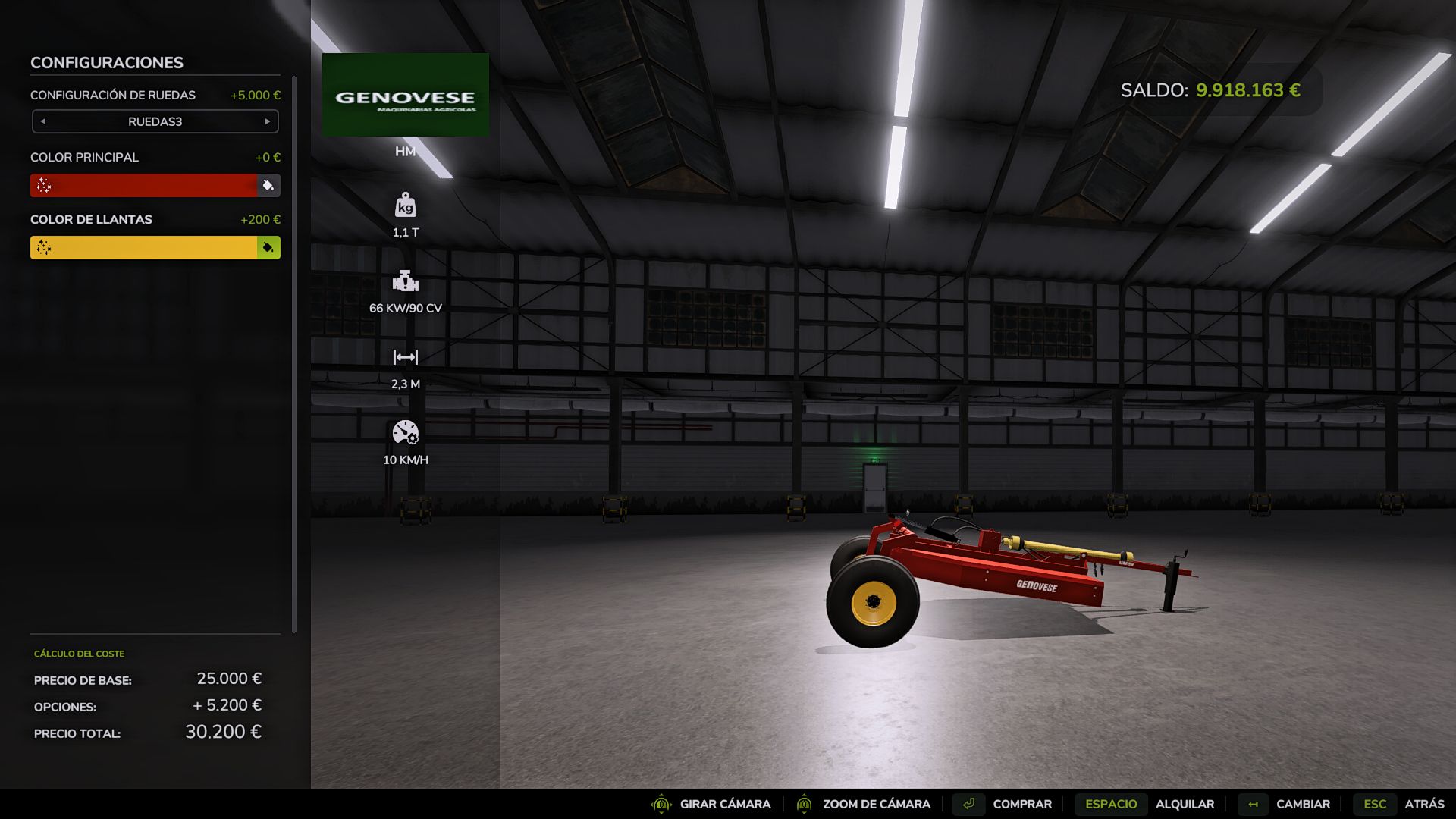Click the Genovese brand logo

tap(406, 96)
